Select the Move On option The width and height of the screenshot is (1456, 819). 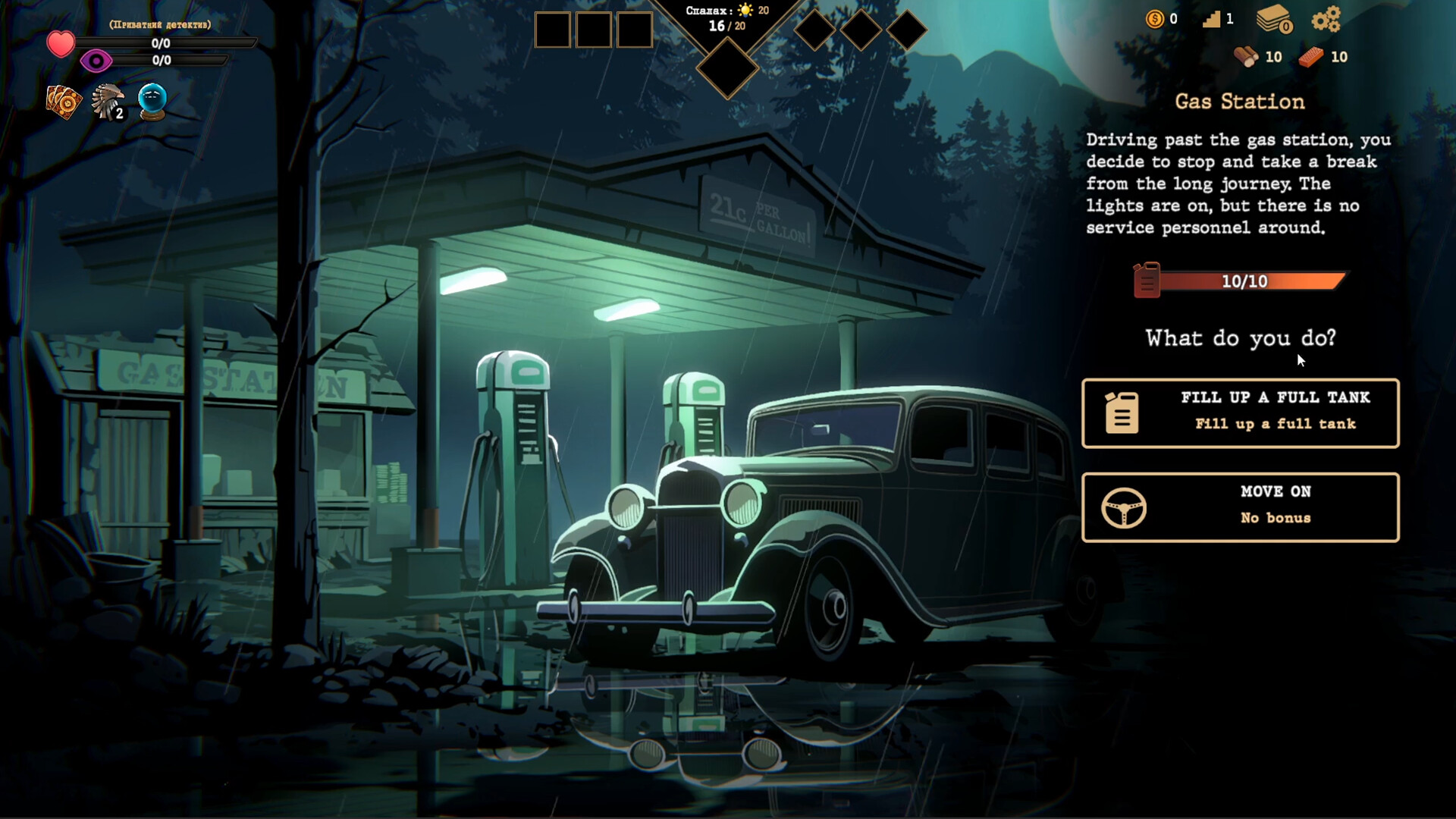(1240, 507)
